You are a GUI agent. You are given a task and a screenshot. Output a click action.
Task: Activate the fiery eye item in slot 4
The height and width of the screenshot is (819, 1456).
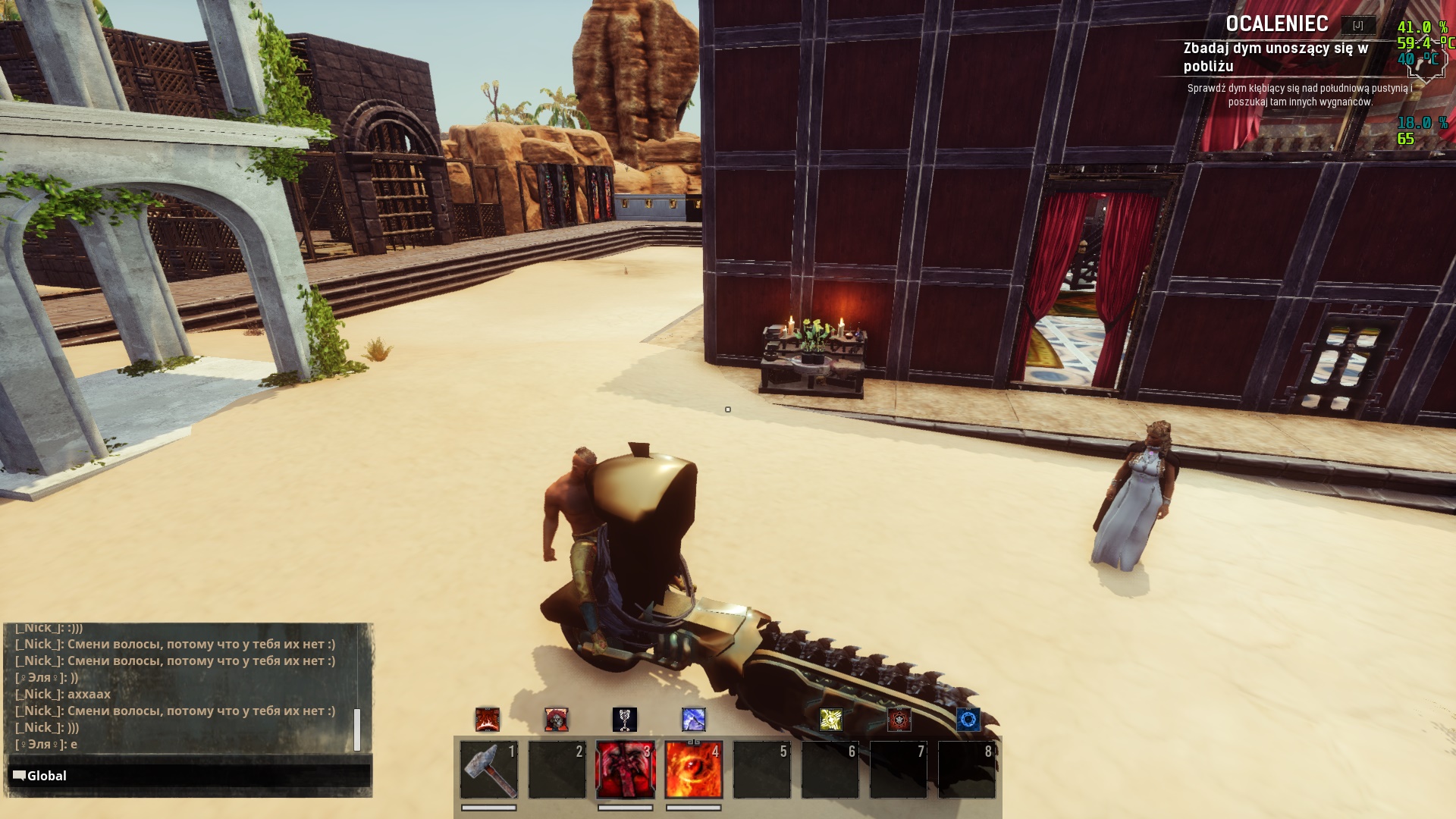click(693, 770)
